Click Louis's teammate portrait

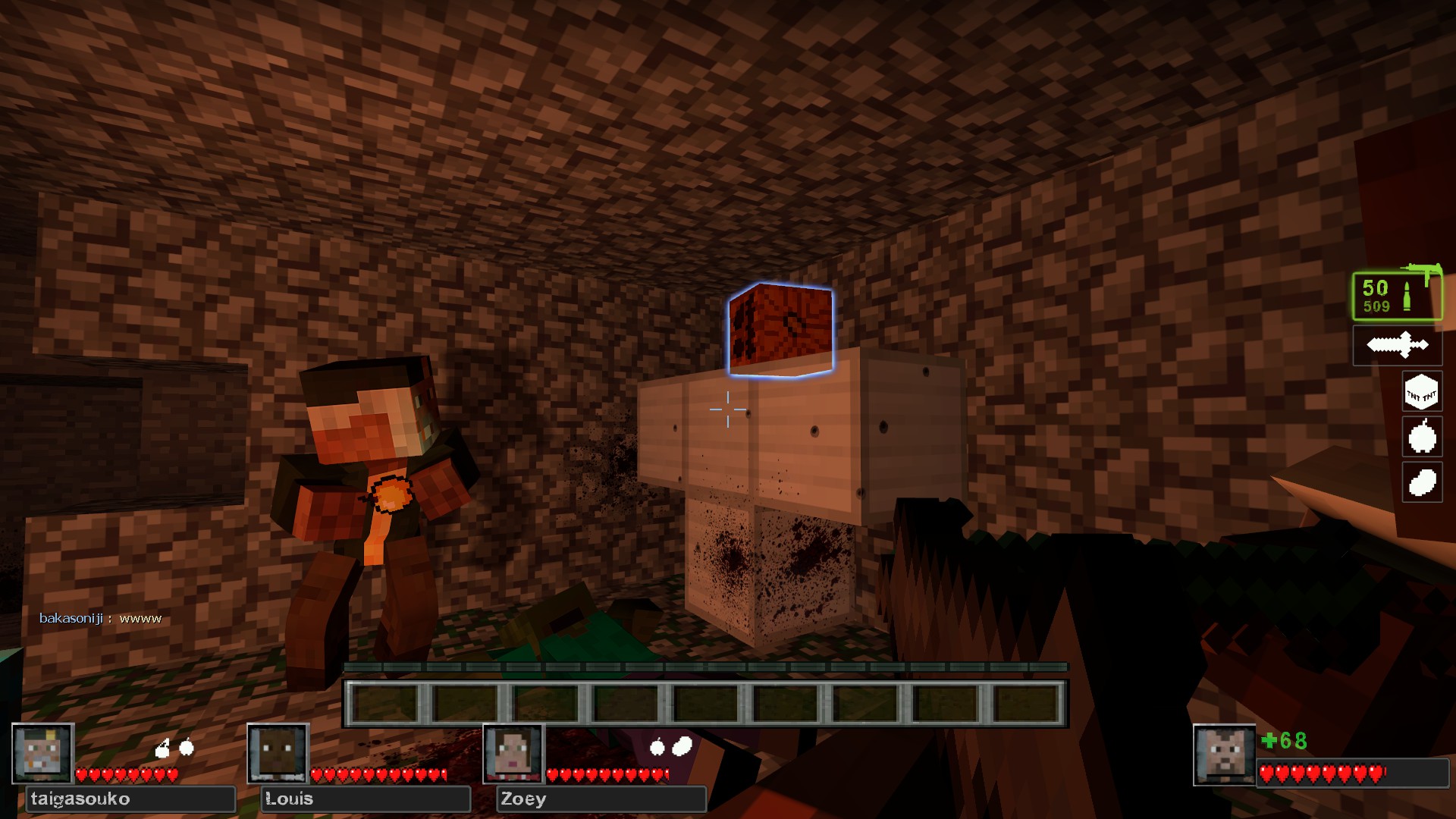tap(278, 753)
